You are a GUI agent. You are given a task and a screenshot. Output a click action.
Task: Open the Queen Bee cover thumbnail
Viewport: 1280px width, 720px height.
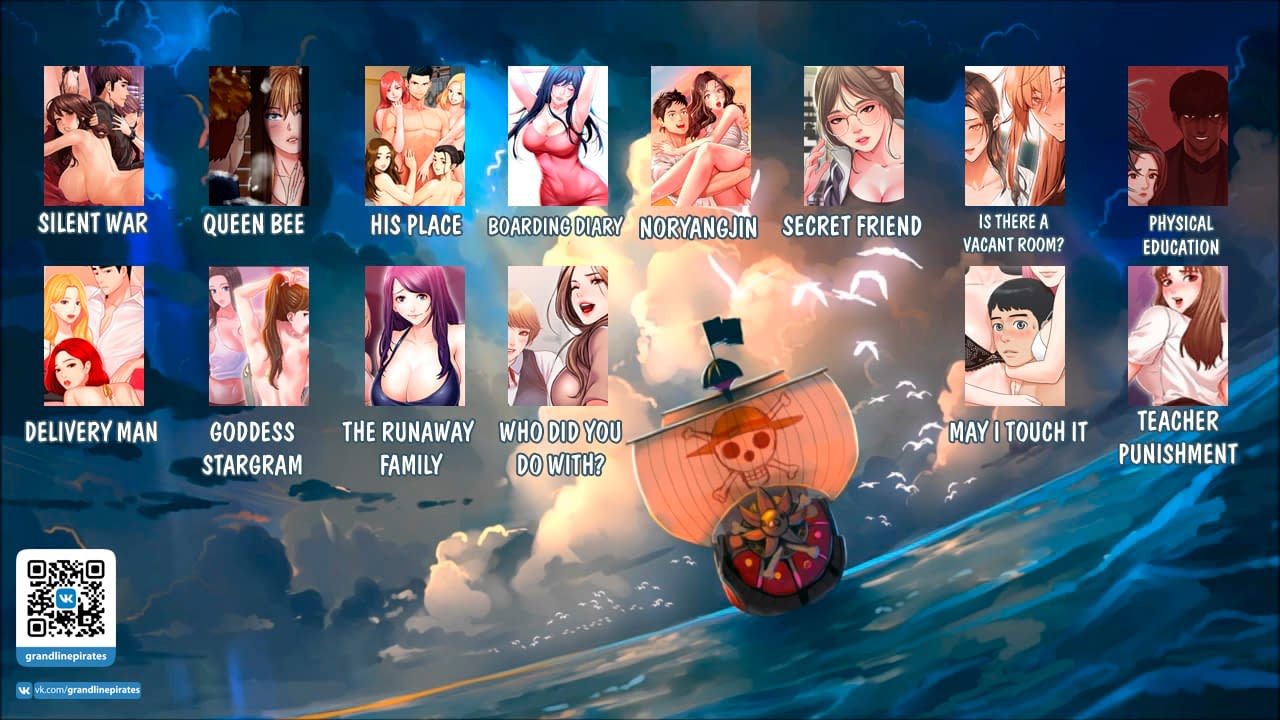coord(258,136)
